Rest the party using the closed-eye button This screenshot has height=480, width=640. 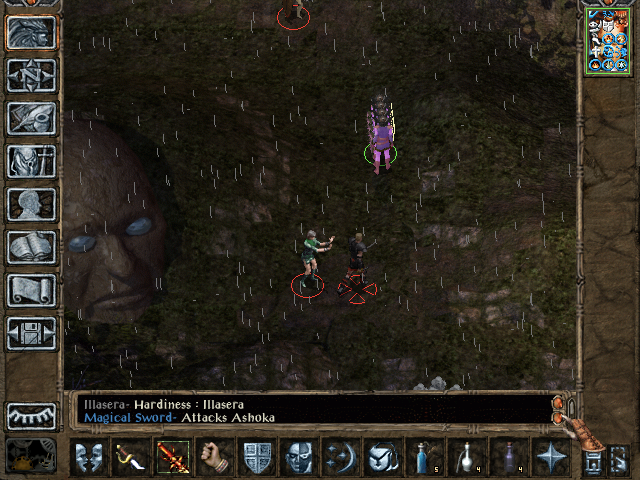coord(31,416)
